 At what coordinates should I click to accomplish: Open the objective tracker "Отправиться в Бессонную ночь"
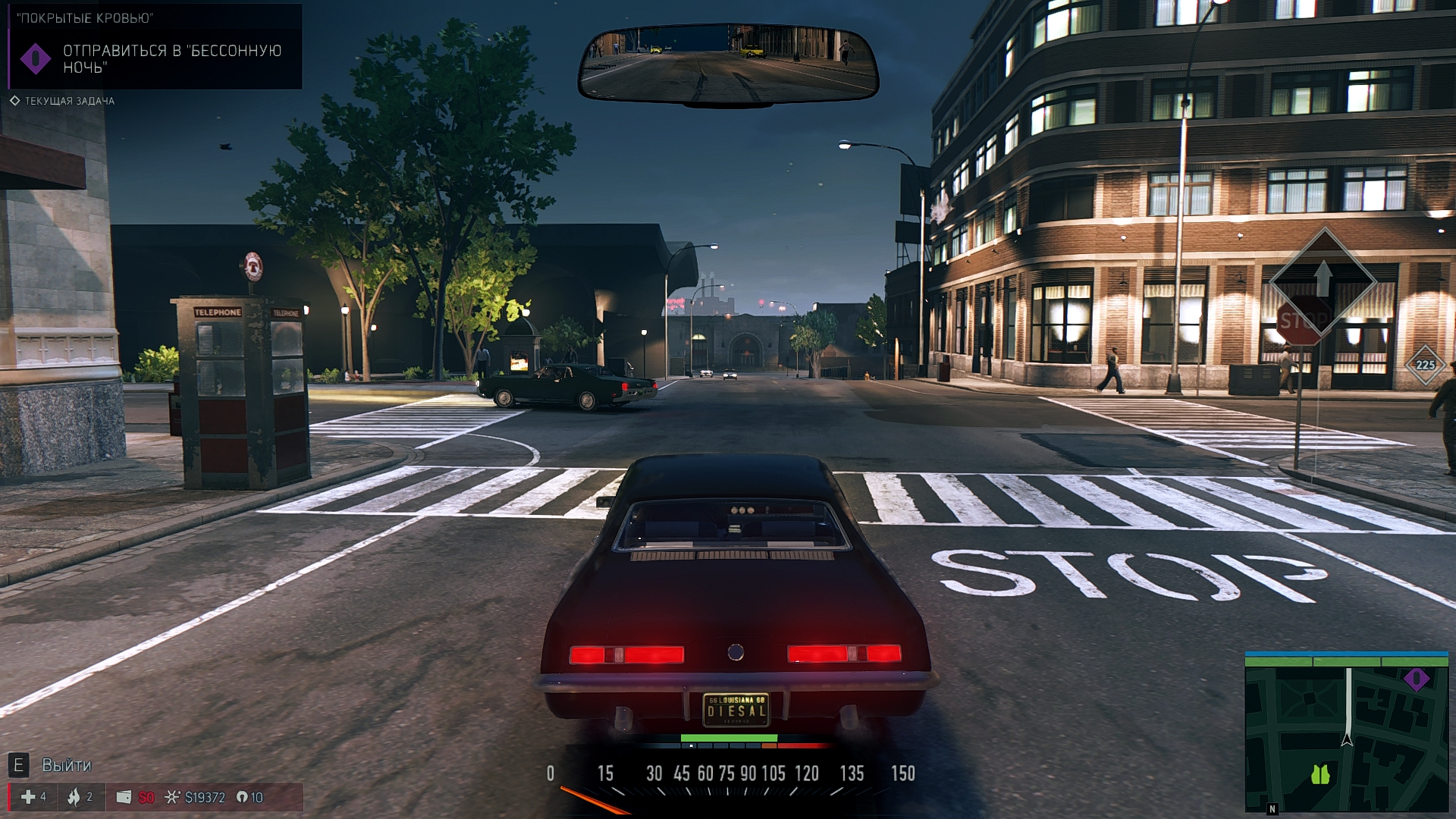[171, 59]
